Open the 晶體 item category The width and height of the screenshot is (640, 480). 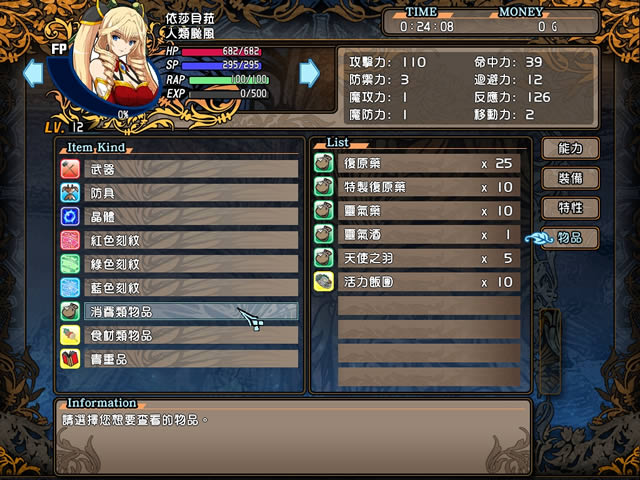(x=180, y=216)
